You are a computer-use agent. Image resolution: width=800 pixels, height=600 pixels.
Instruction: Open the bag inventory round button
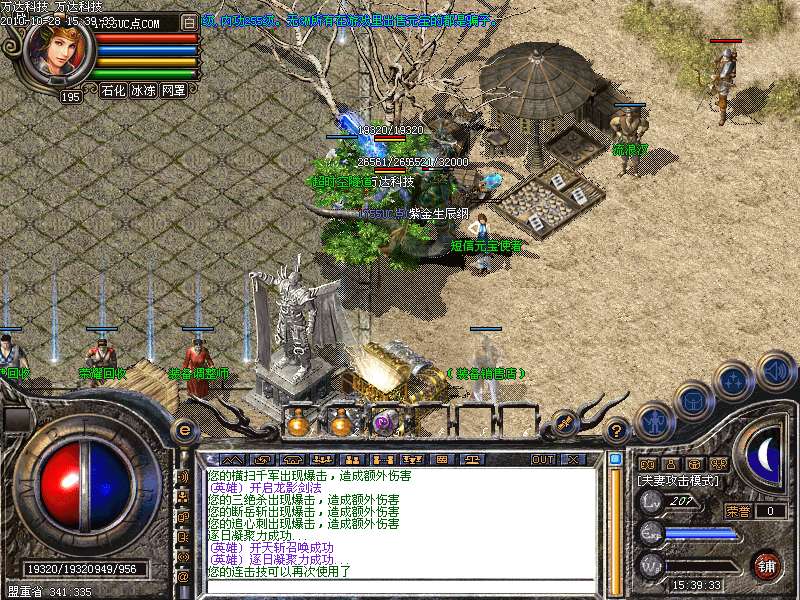pos(693,400)
